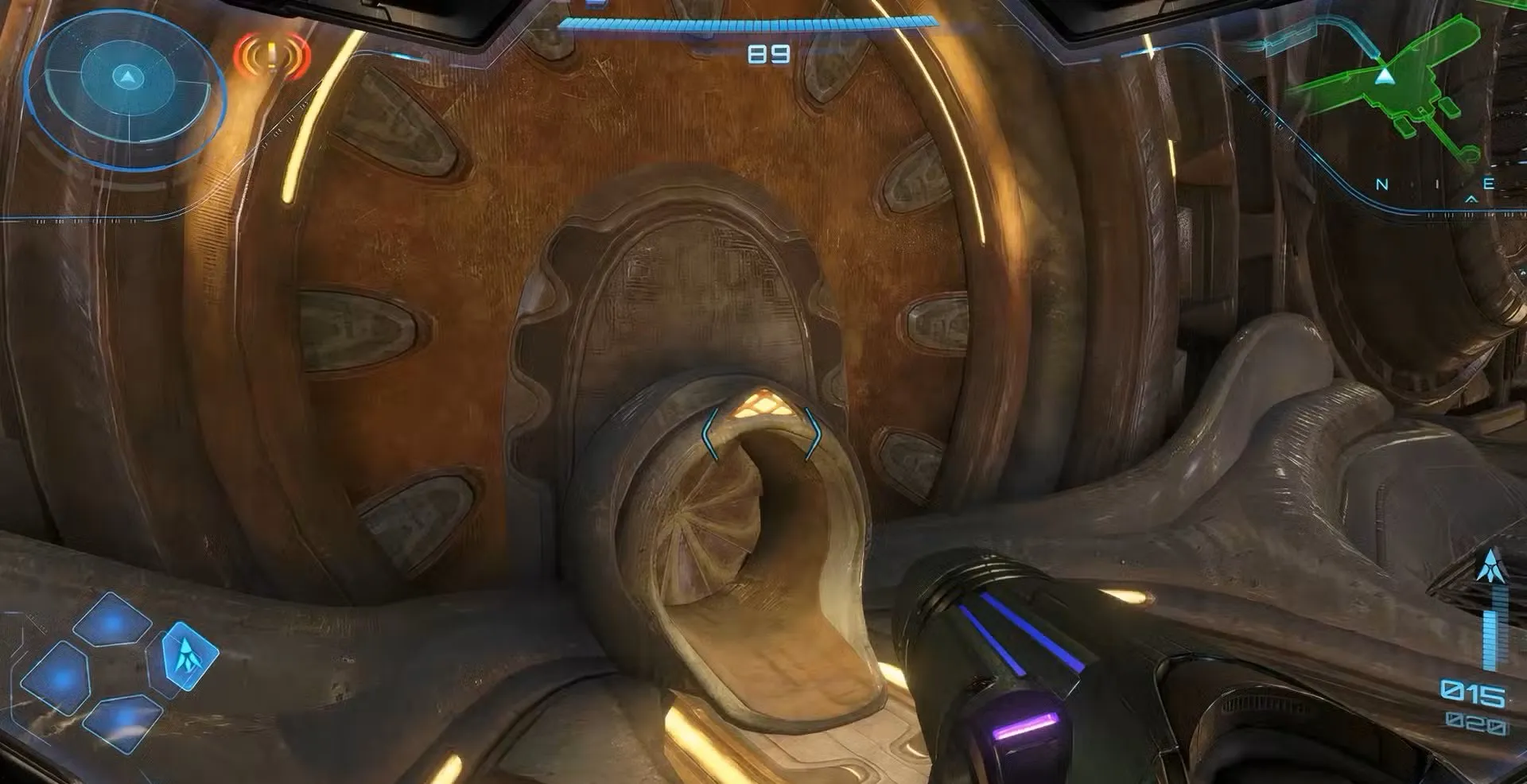The image size is (1527, 784).
Task: Click the player marker on the green minimap
Action: (x=1385, y=76)
